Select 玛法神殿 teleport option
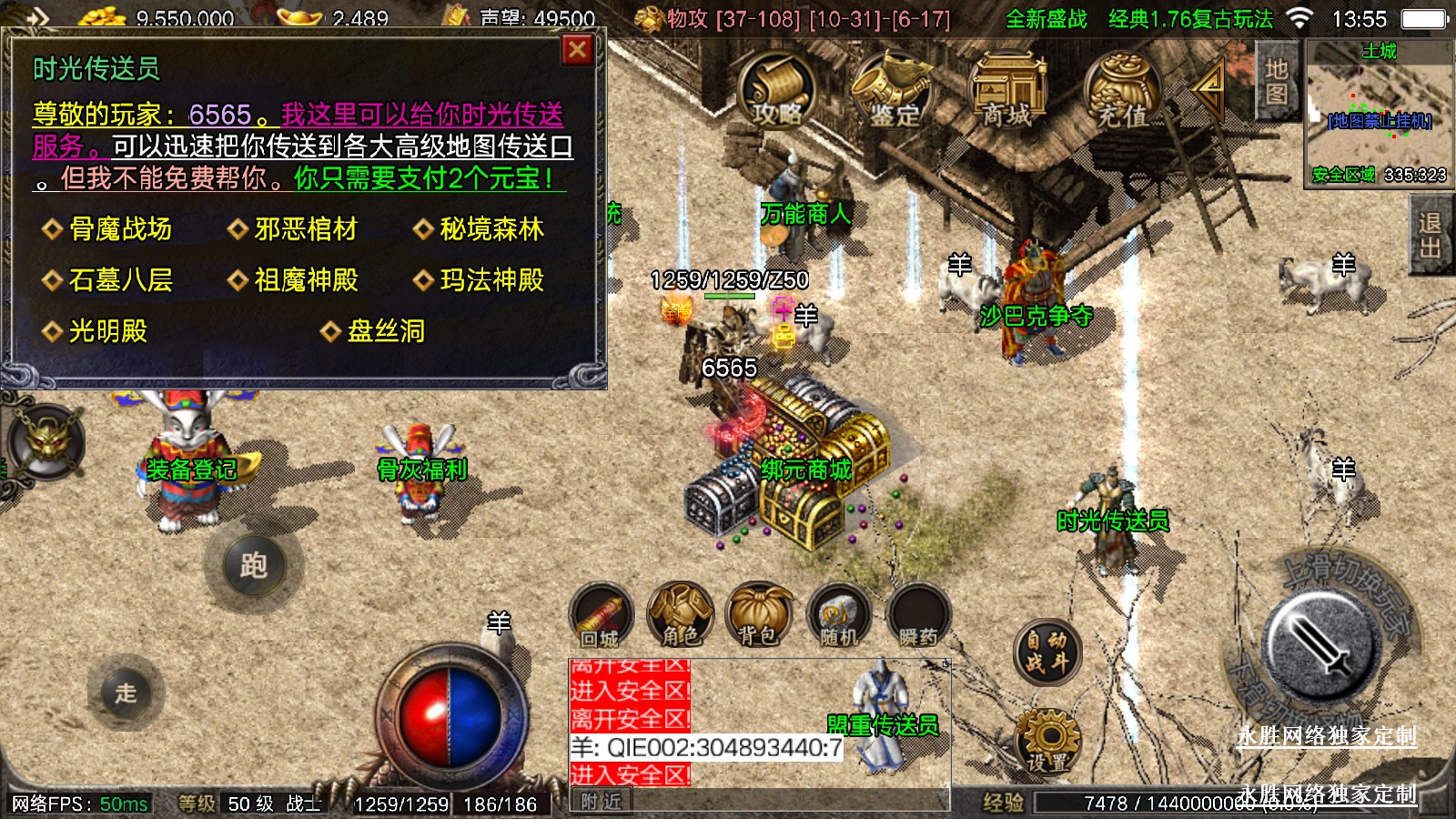Viewport: 1456px width, 819px height. click(491, 280)
